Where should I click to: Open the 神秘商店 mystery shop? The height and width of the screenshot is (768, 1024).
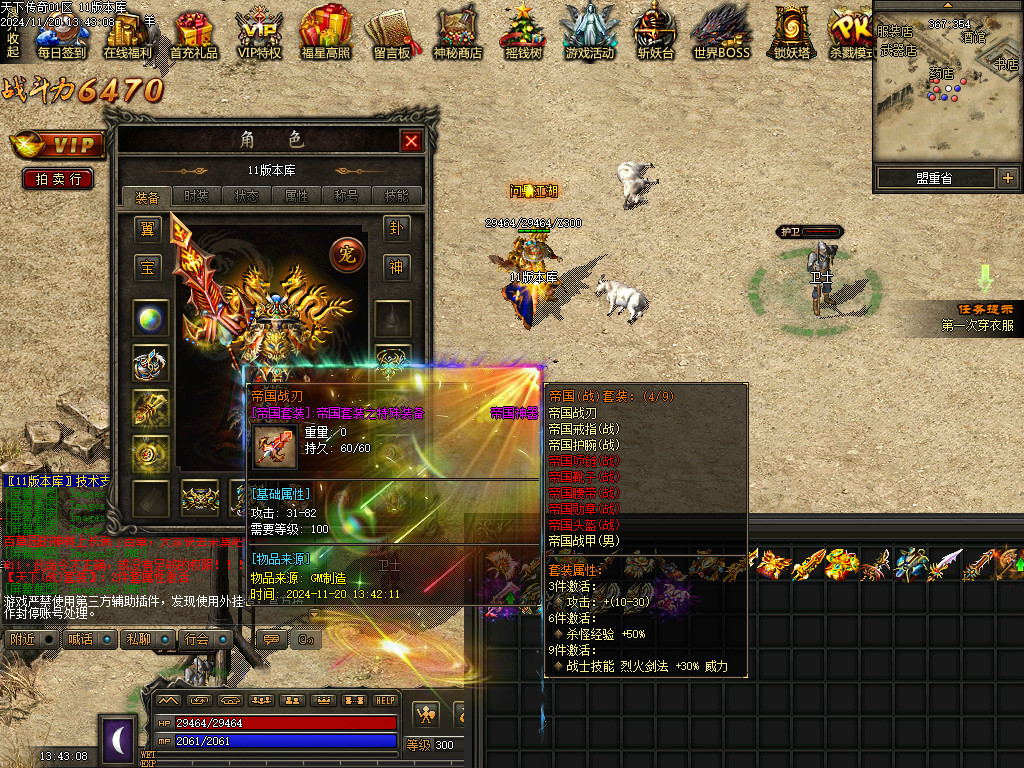[x=457, y=33]
